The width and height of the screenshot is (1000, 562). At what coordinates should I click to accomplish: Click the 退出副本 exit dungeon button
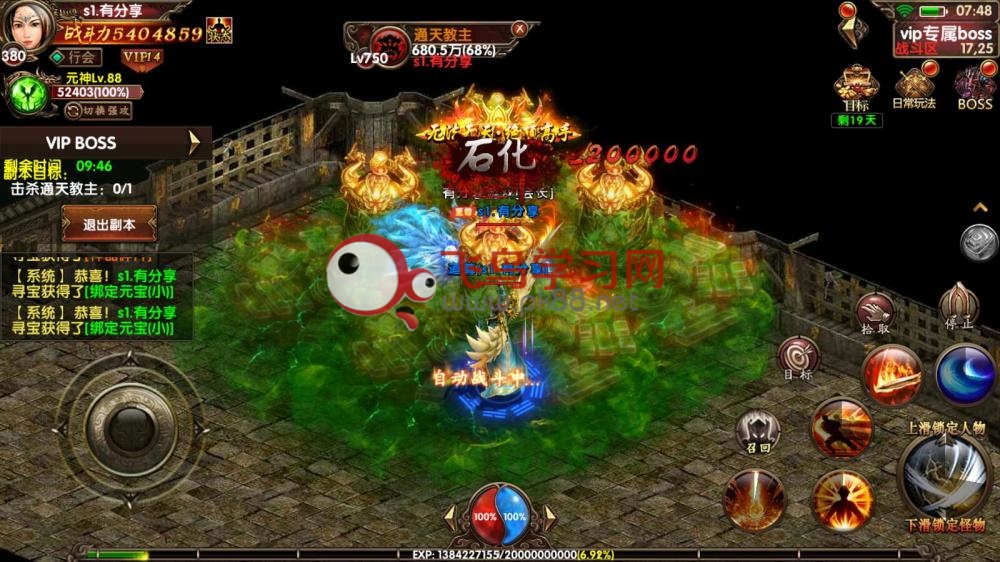109,224
